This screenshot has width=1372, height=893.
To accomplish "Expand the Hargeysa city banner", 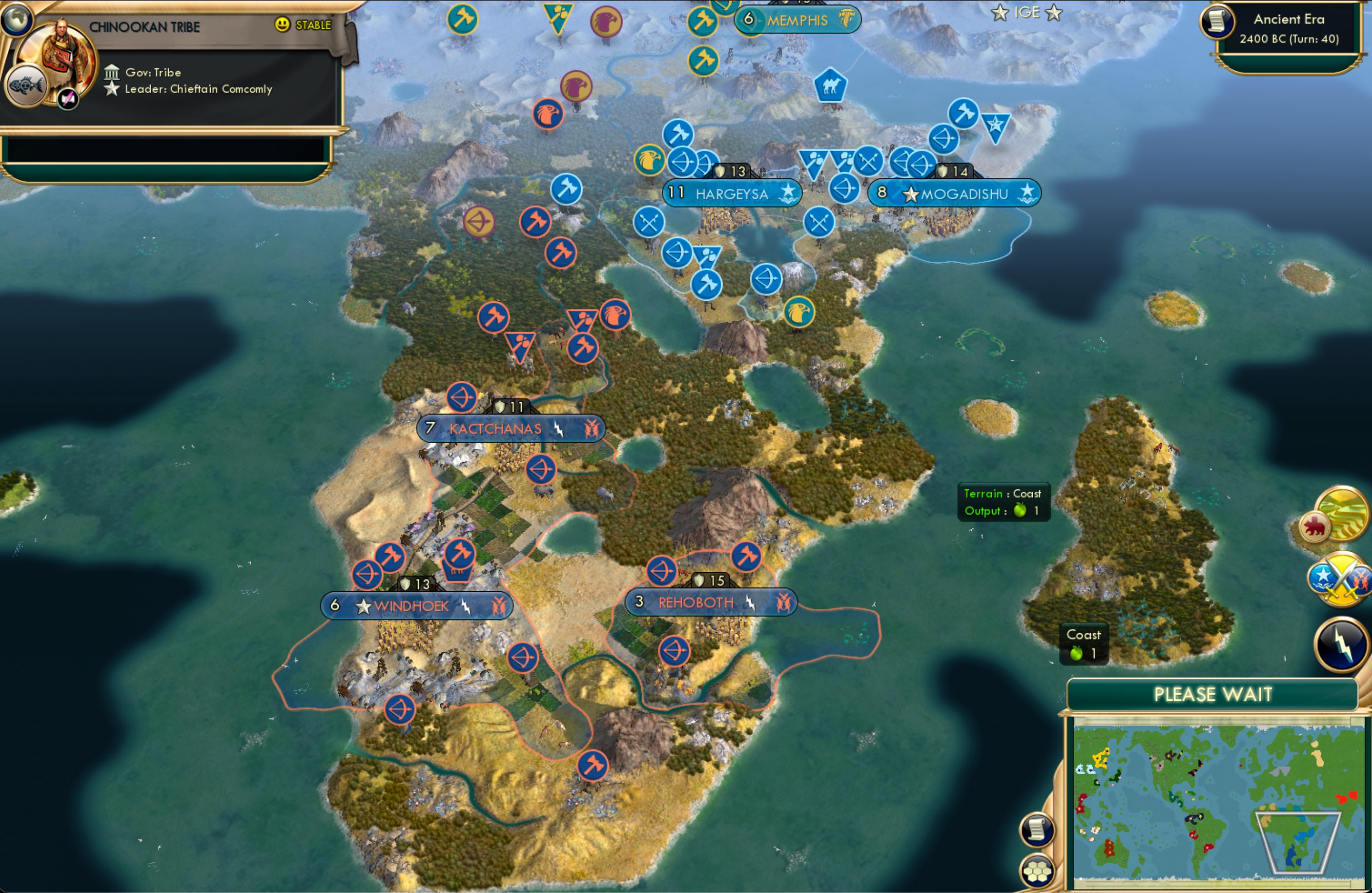I will click(732, 194).
